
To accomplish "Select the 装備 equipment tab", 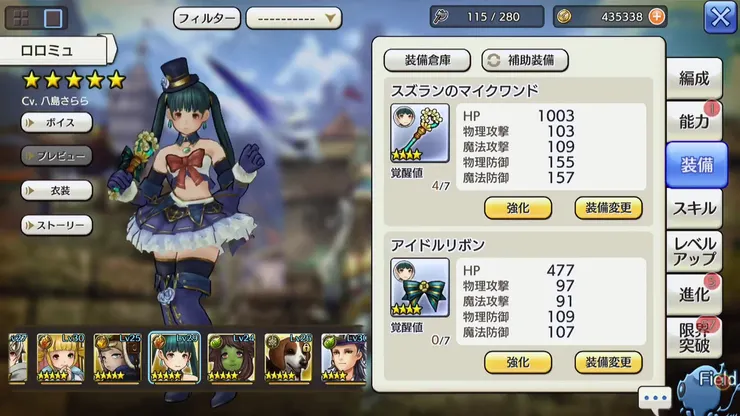I will (696, 165).
